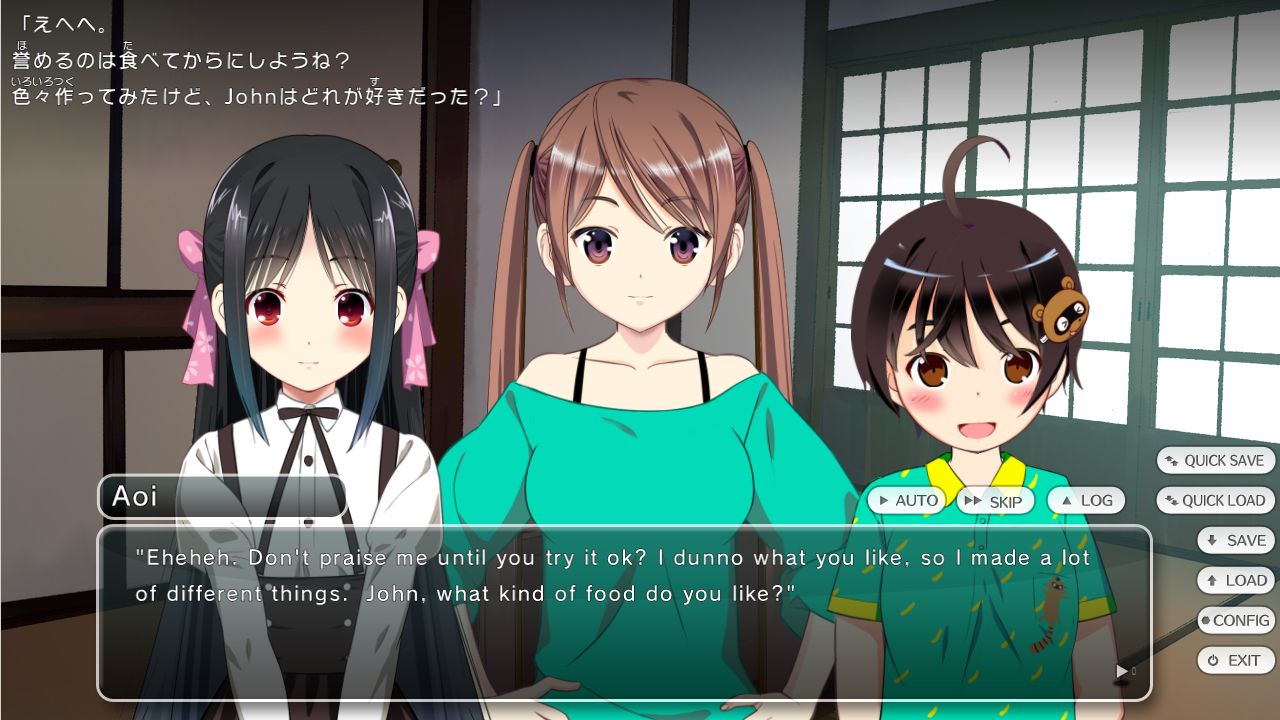The height and width of the screenshot is (720, 1280).
Task: Click the Aoi name plate
Action: tap(222, 496)
